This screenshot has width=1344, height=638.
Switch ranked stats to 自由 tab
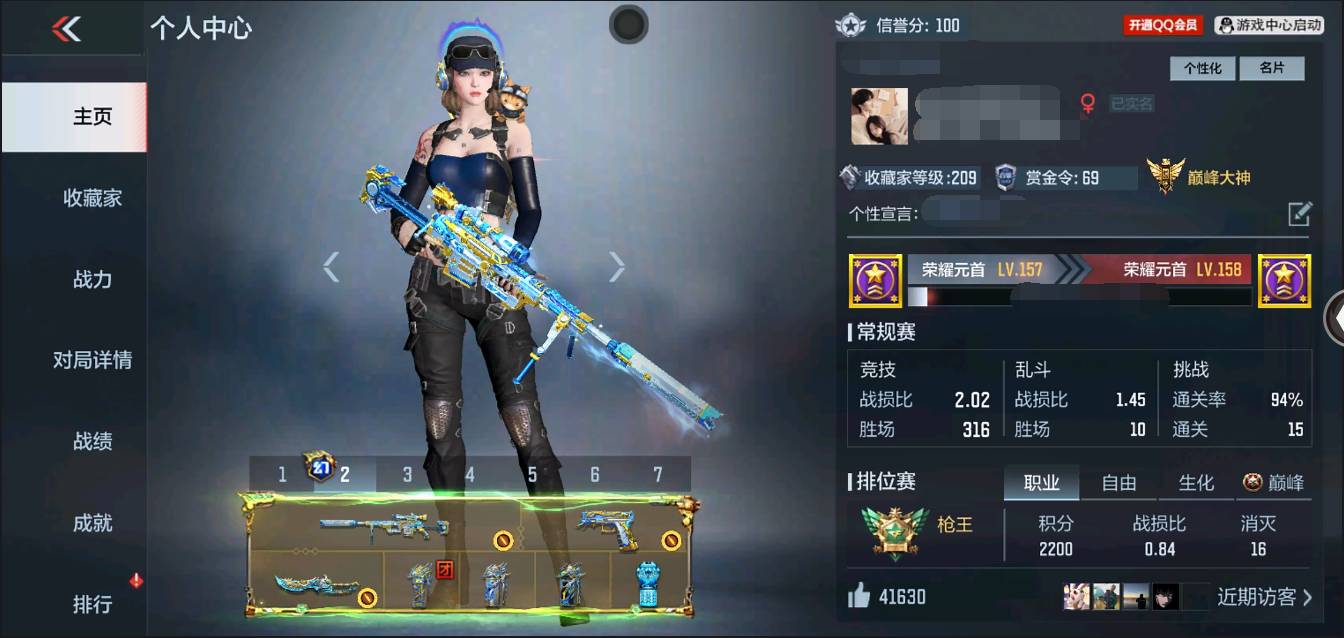click(1118, 483)
